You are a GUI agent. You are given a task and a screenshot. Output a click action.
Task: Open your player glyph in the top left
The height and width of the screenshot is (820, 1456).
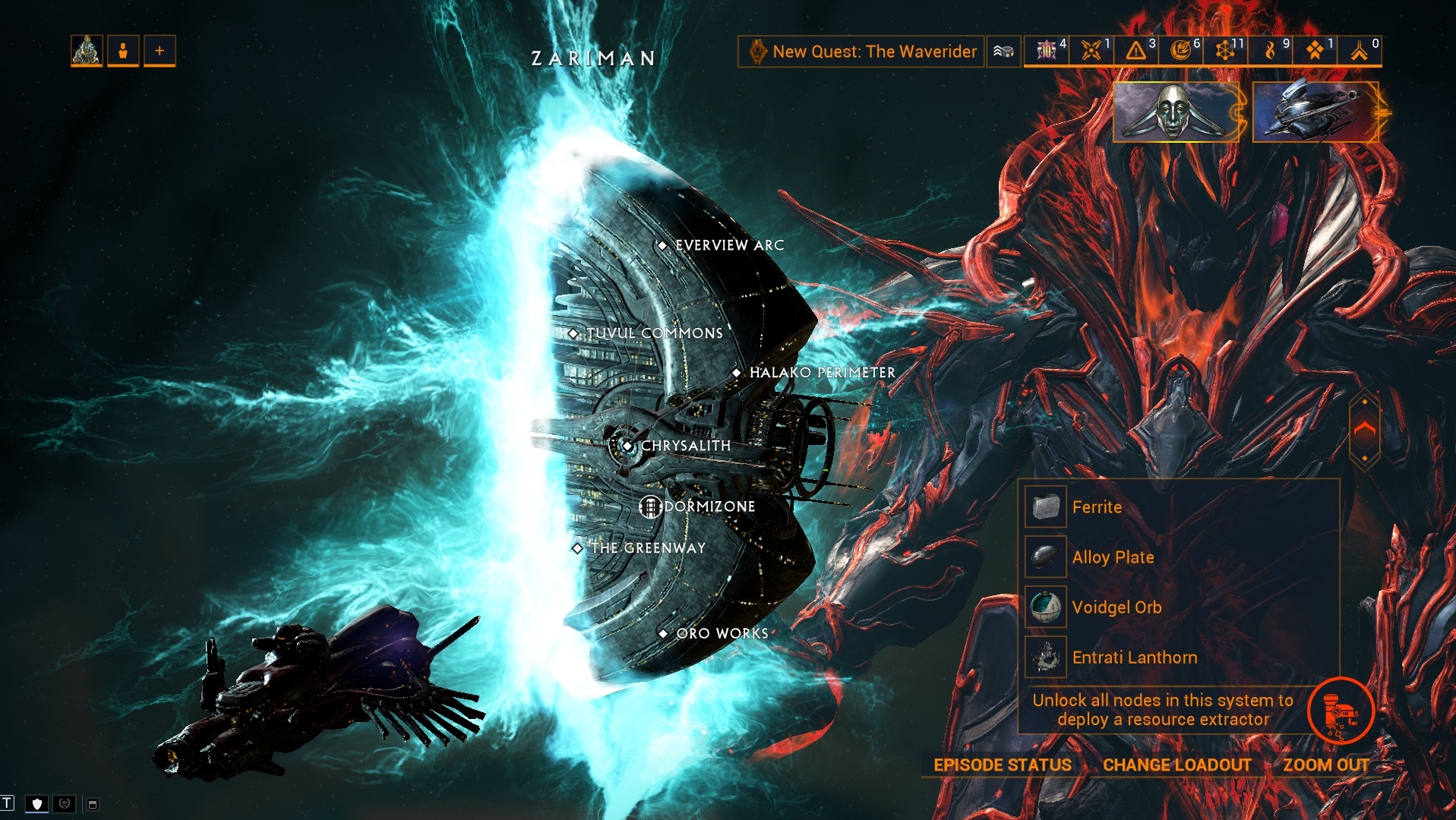[x=86, y=50]
